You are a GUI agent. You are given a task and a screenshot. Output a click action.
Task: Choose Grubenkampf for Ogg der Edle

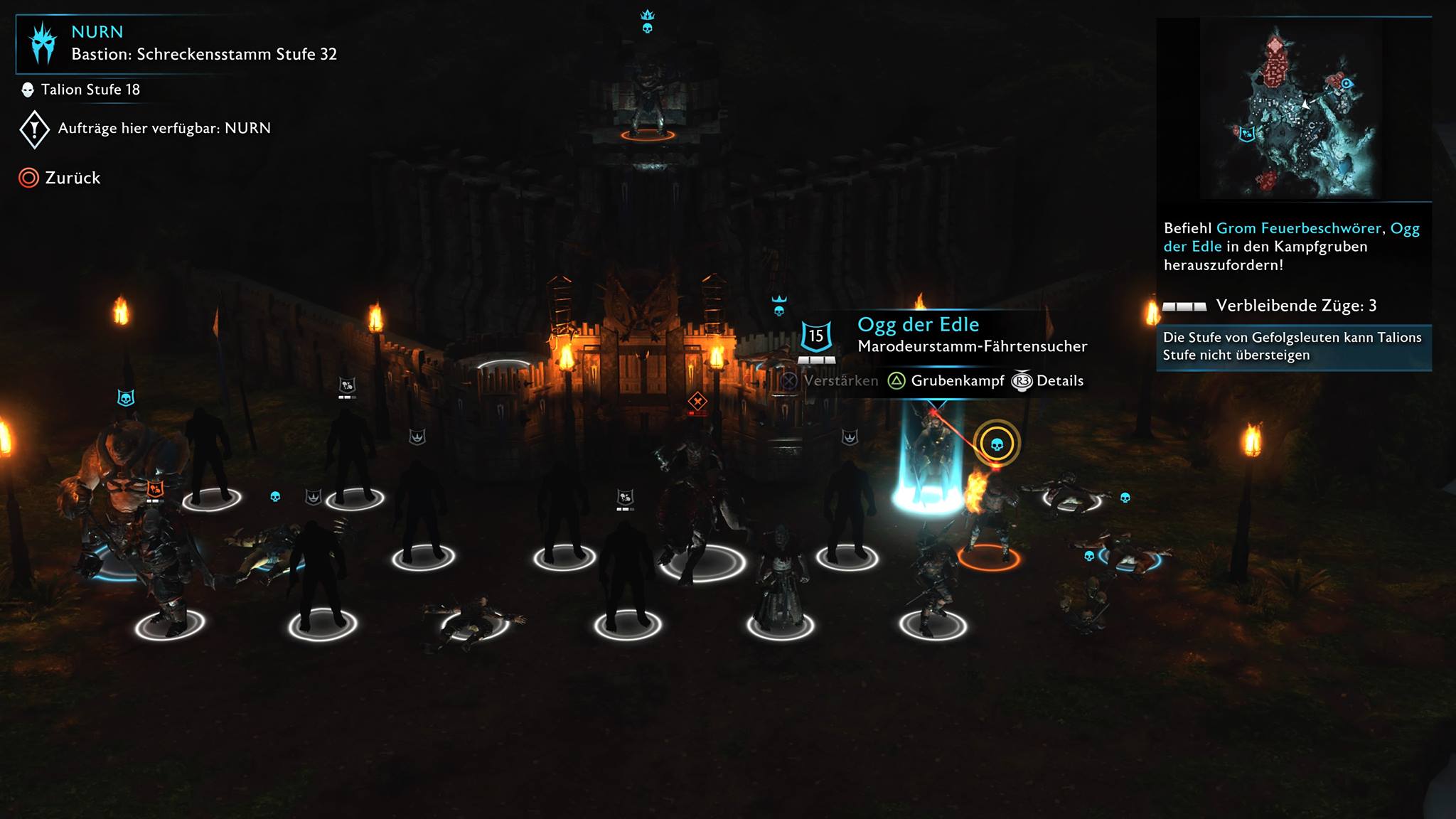[946, 381]
